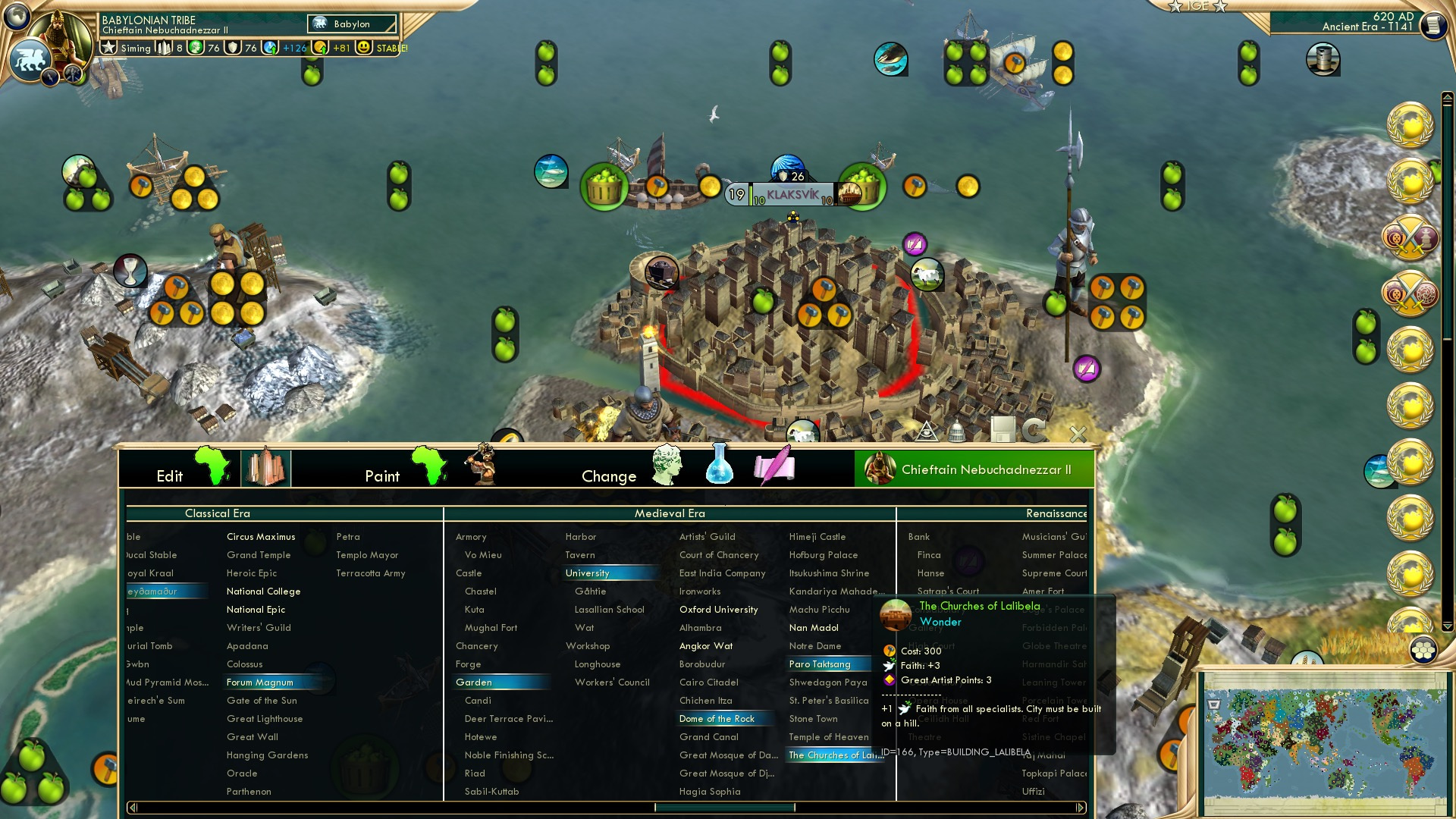The image size is (1456, 819).
Task: Toggle the Paro Taktsang wonder entry
Action: pyautogui.click(x=821, y=664)
